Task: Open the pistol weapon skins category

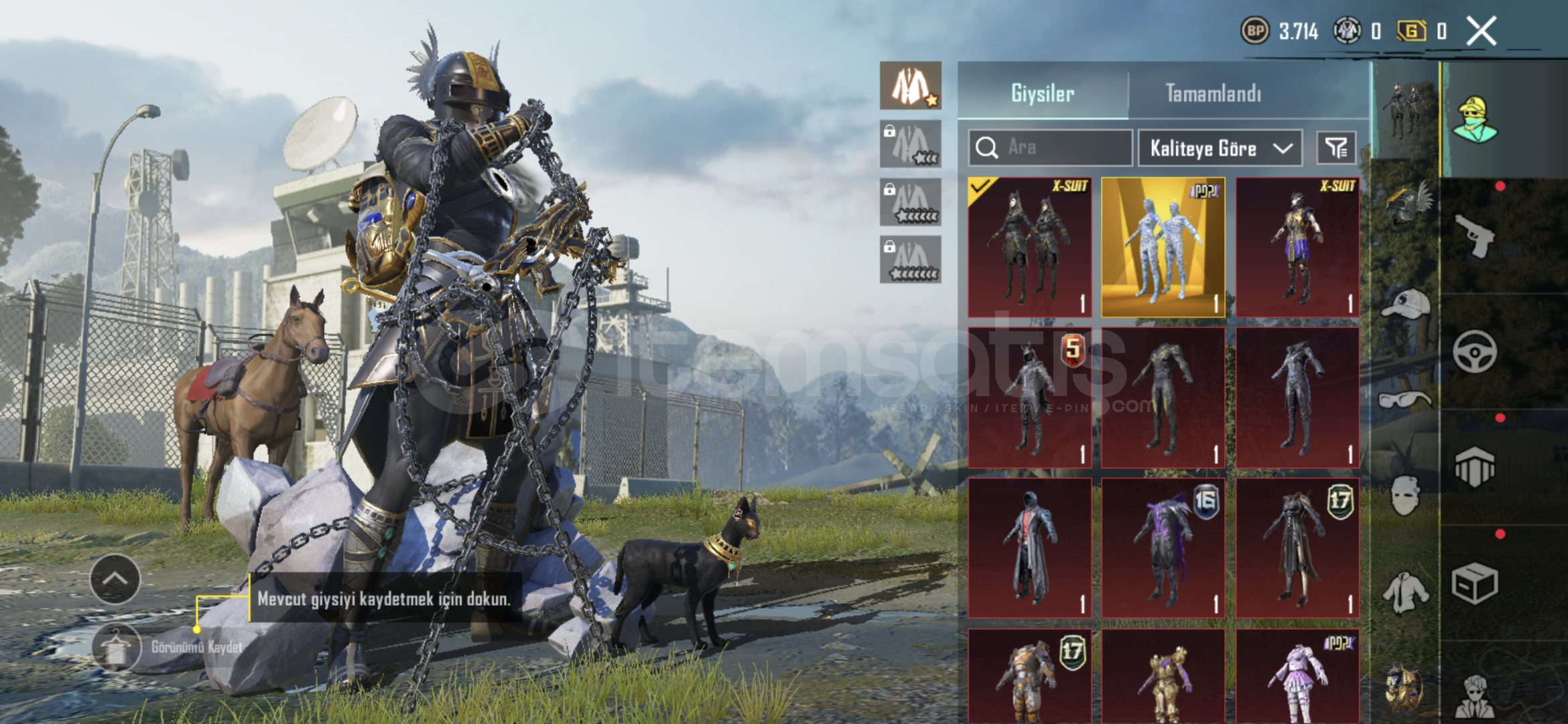Action: point(1476,236)
